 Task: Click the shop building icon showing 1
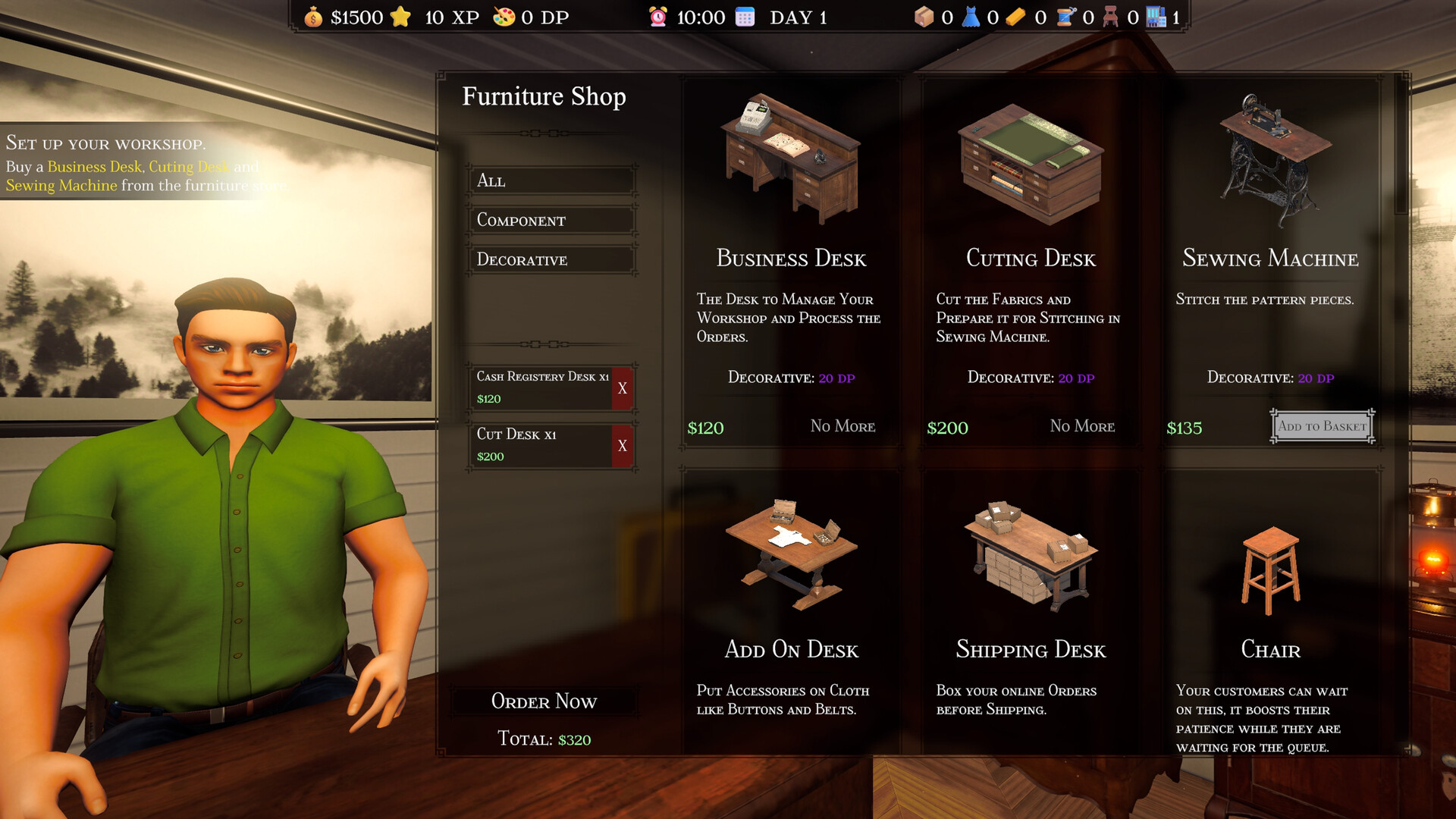(1157, 16)
